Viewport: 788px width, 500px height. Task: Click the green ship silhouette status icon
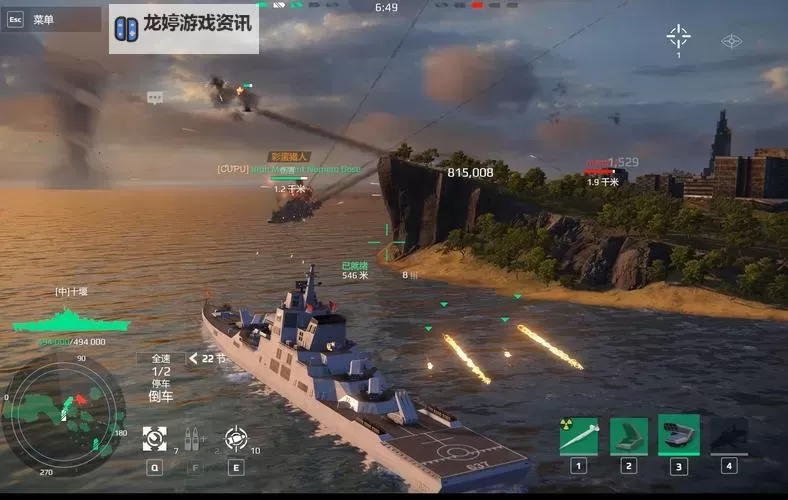tap(71, 321)
